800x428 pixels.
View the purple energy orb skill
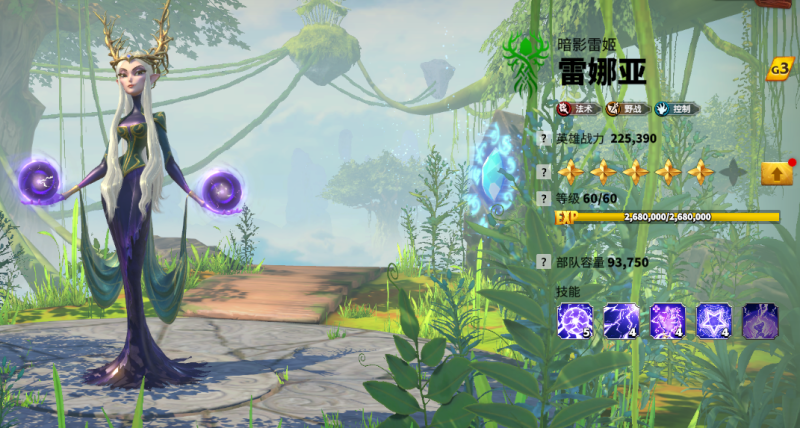click(x=575, y=320)
